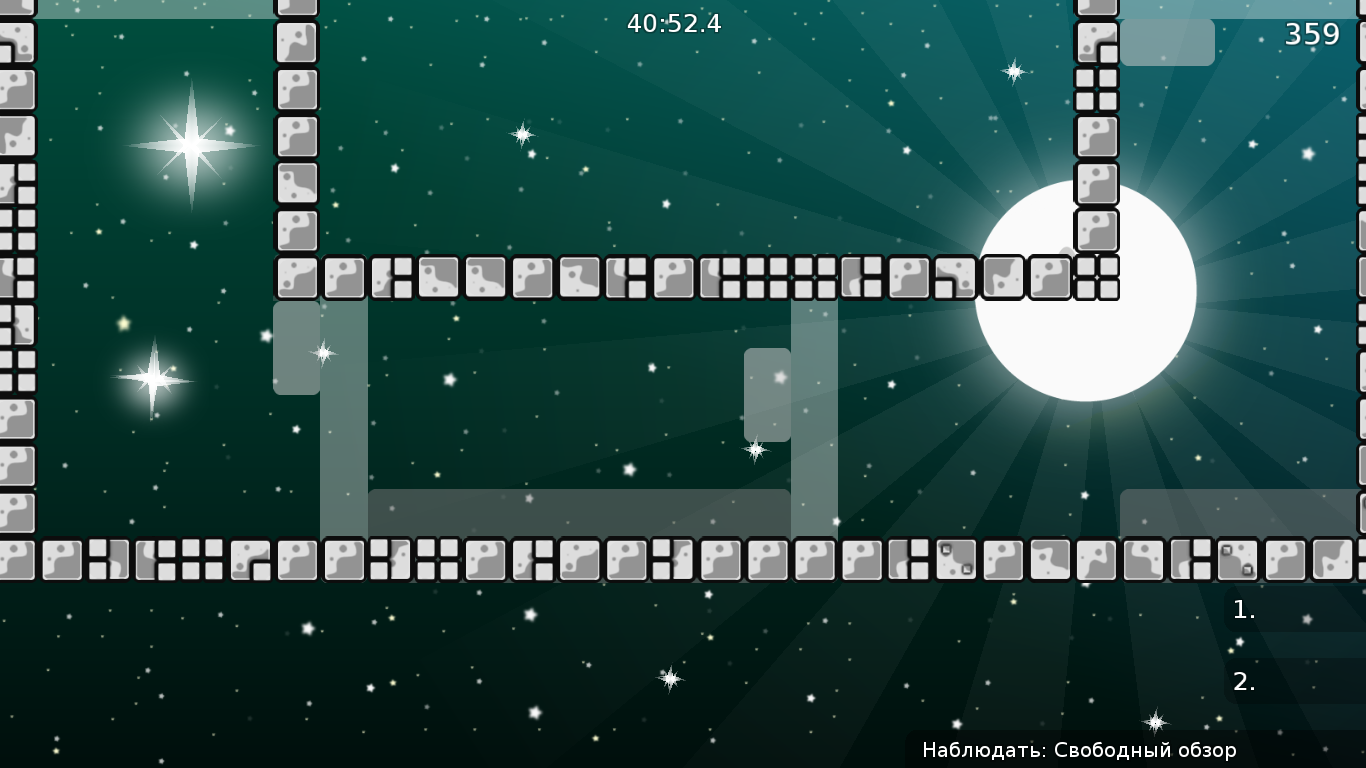Click the empty rounded panel at the top right
The image size is (1366, 768).
click(1170, 42)
